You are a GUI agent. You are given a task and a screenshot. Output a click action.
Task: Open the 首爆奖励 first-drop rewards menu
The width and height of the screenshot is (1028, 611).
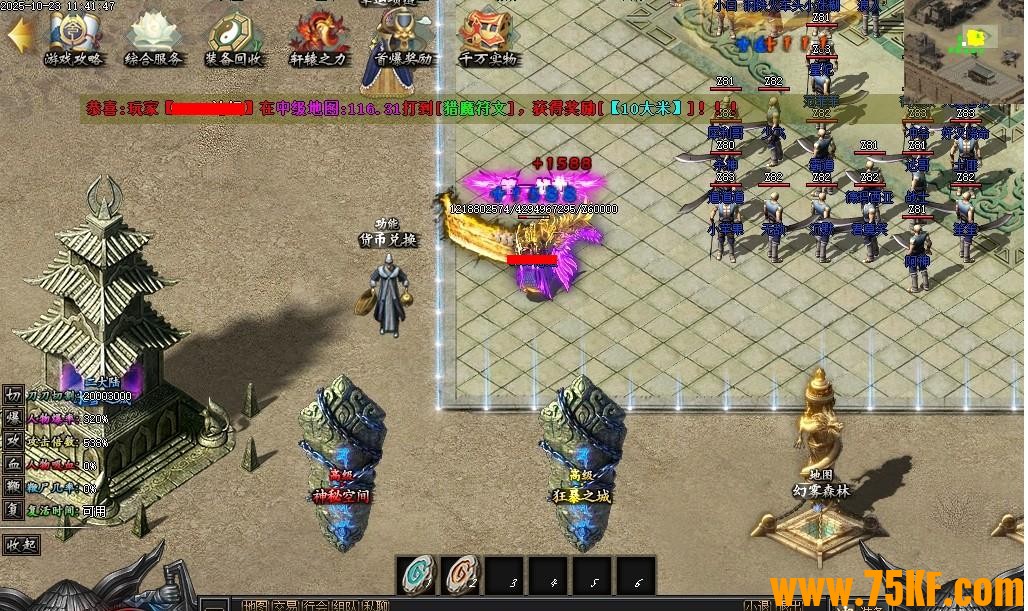click(403, 40)
